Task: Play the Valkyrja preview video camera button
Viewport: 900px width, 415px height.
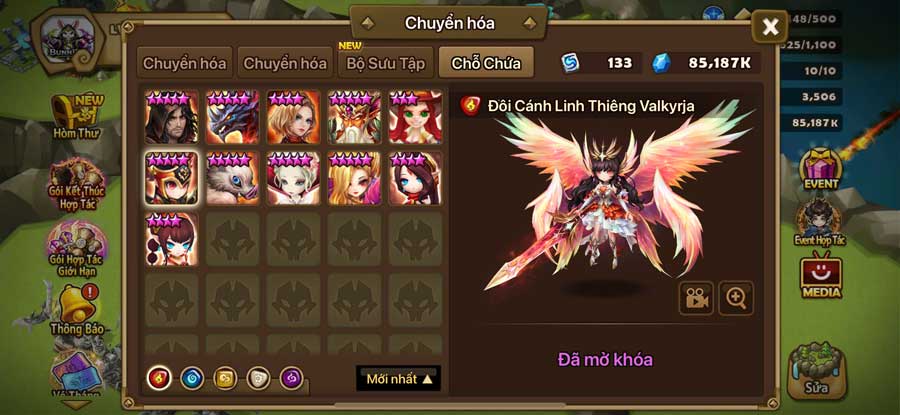Action: [x=696, y=298]
